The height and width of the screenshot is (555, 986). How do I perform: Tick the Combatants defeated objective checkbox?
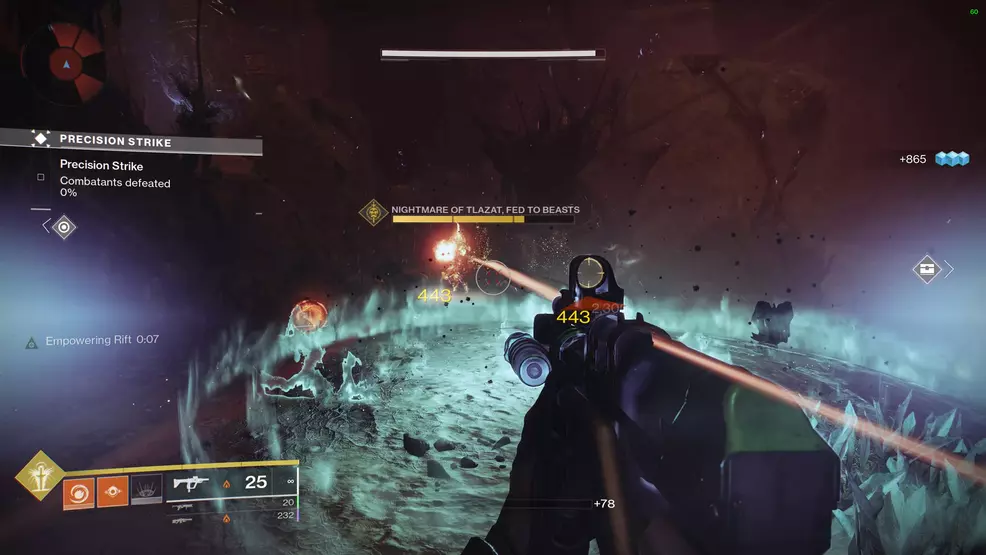(41, 177)
